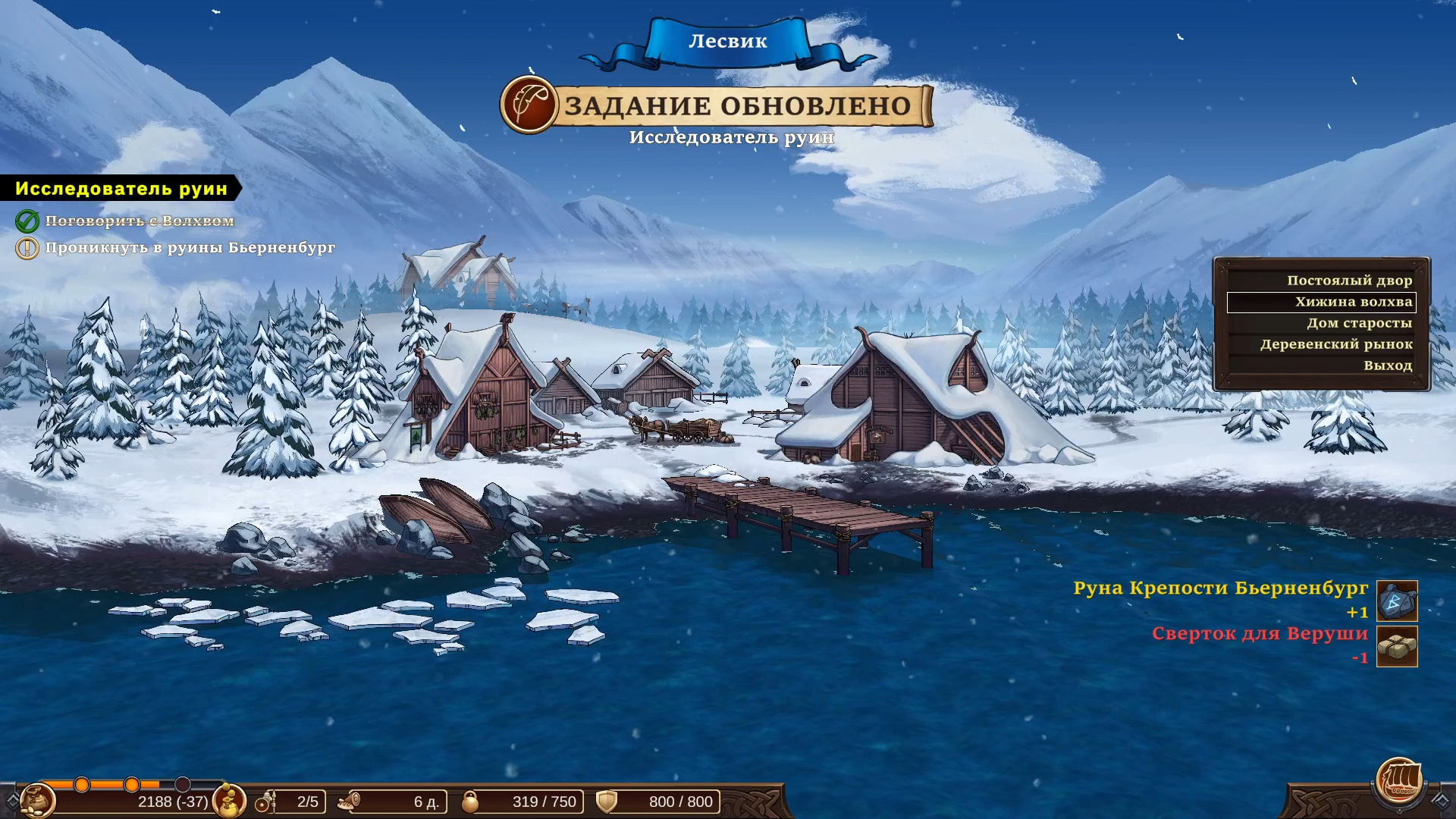Visit Дом старосты
Viewport: 1456px width, 819px height.
(x=1359, y=323)
